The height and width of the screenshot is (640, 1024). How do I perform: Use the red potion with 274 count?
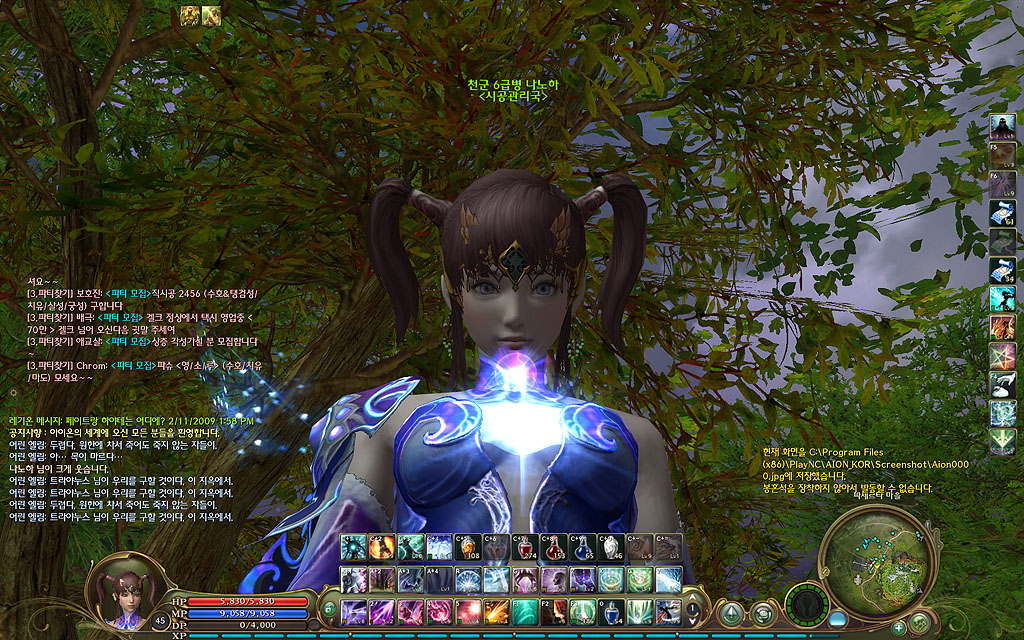point(525,547)
